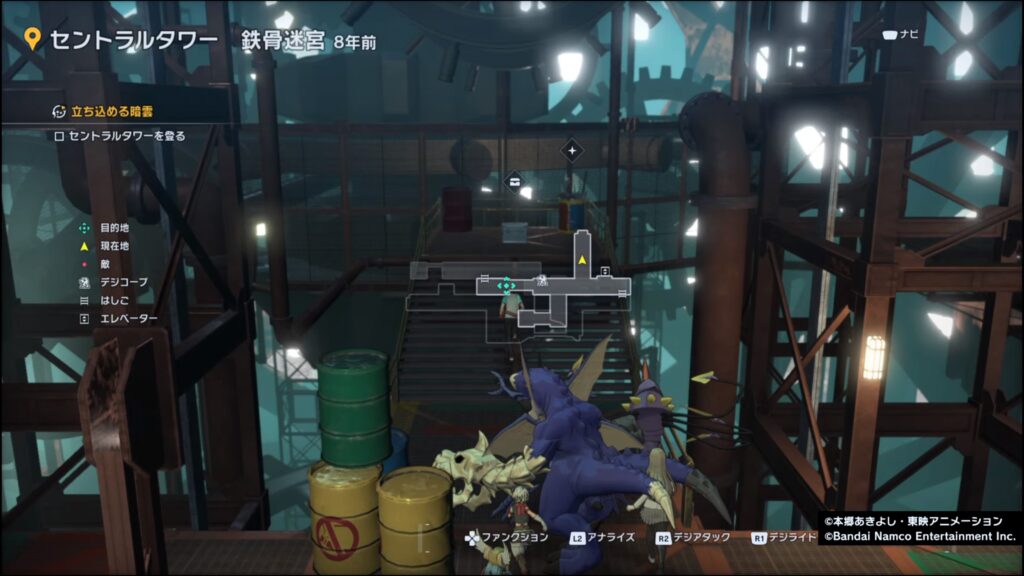Image resolution: width=1024 pixels, height=576 pixels.
Task: Click the セントラルタワーを登る objective checkbox
Action: [58, 136]
